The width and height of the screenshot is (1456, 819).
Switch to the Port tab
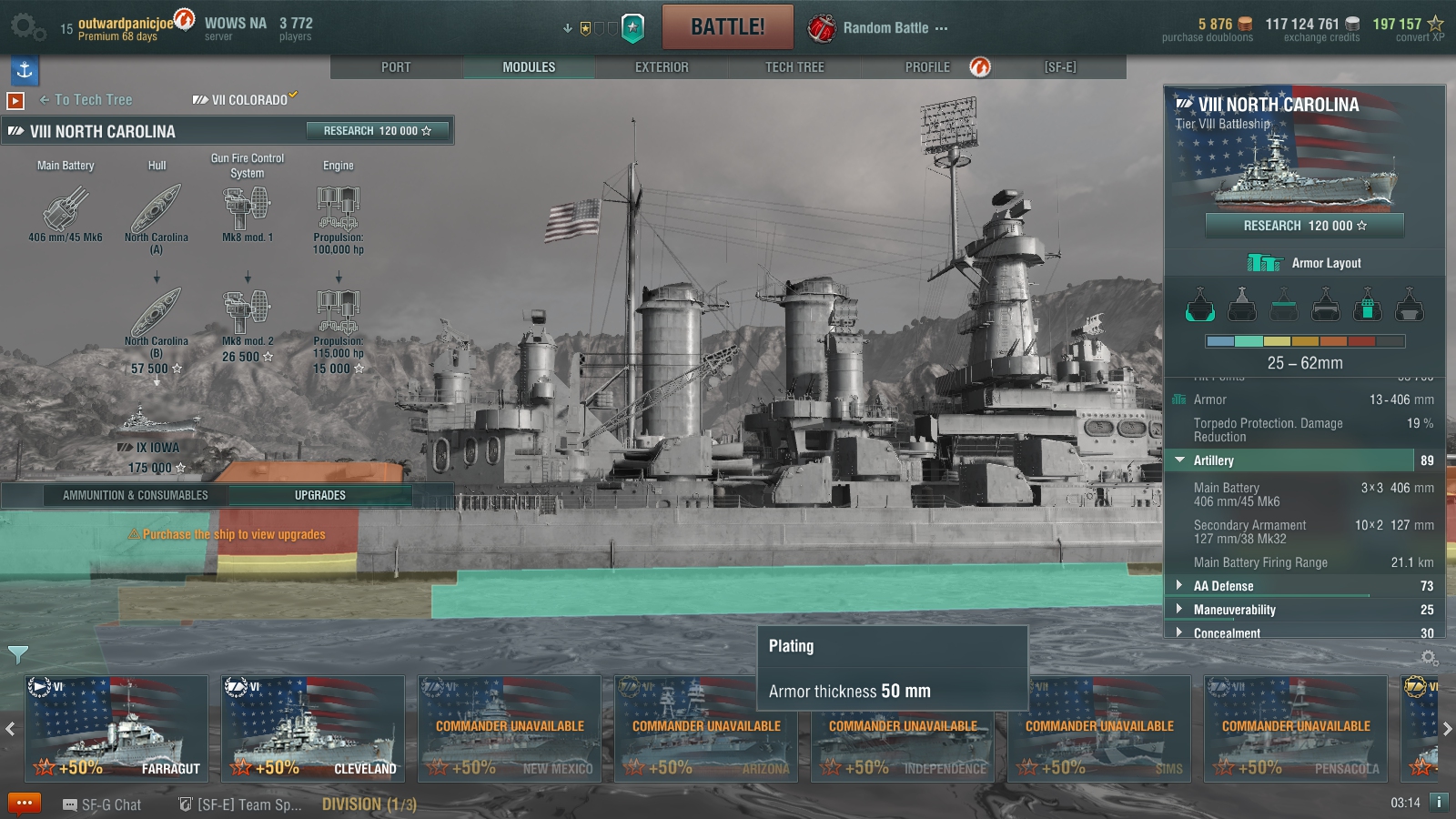(x=396, y=67)
